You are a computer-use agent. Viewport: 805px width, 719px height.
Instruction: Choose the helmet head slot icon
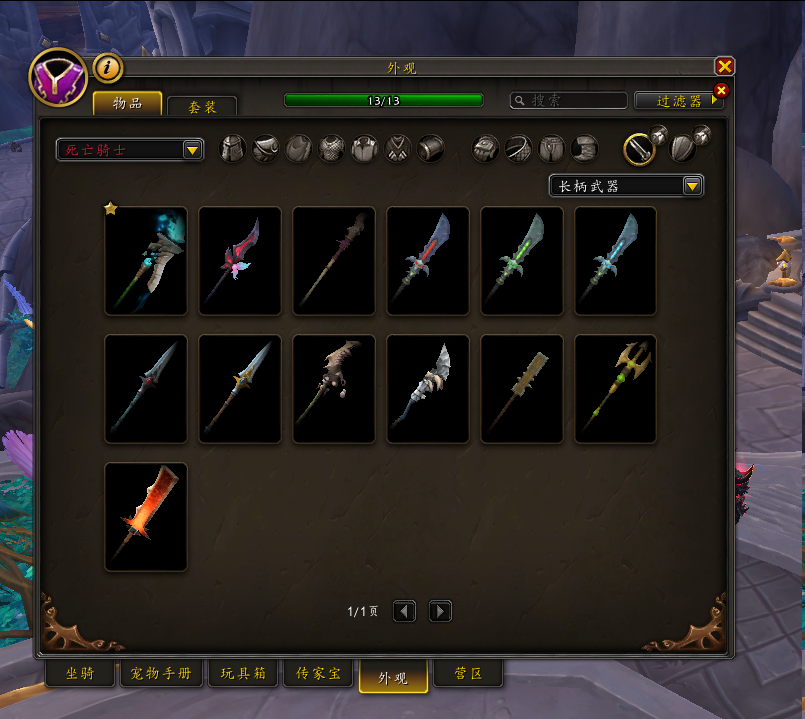(232, 149)
